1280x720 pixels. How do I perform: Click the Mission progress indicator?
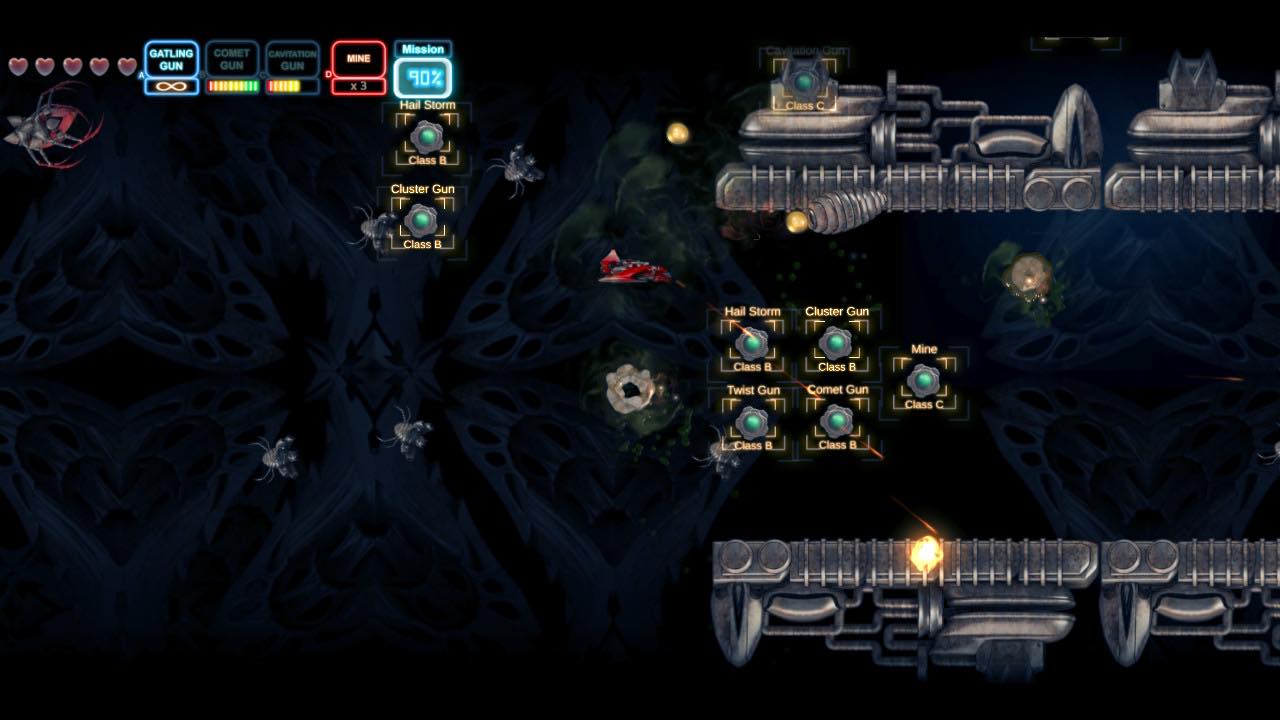coord(423,71)
